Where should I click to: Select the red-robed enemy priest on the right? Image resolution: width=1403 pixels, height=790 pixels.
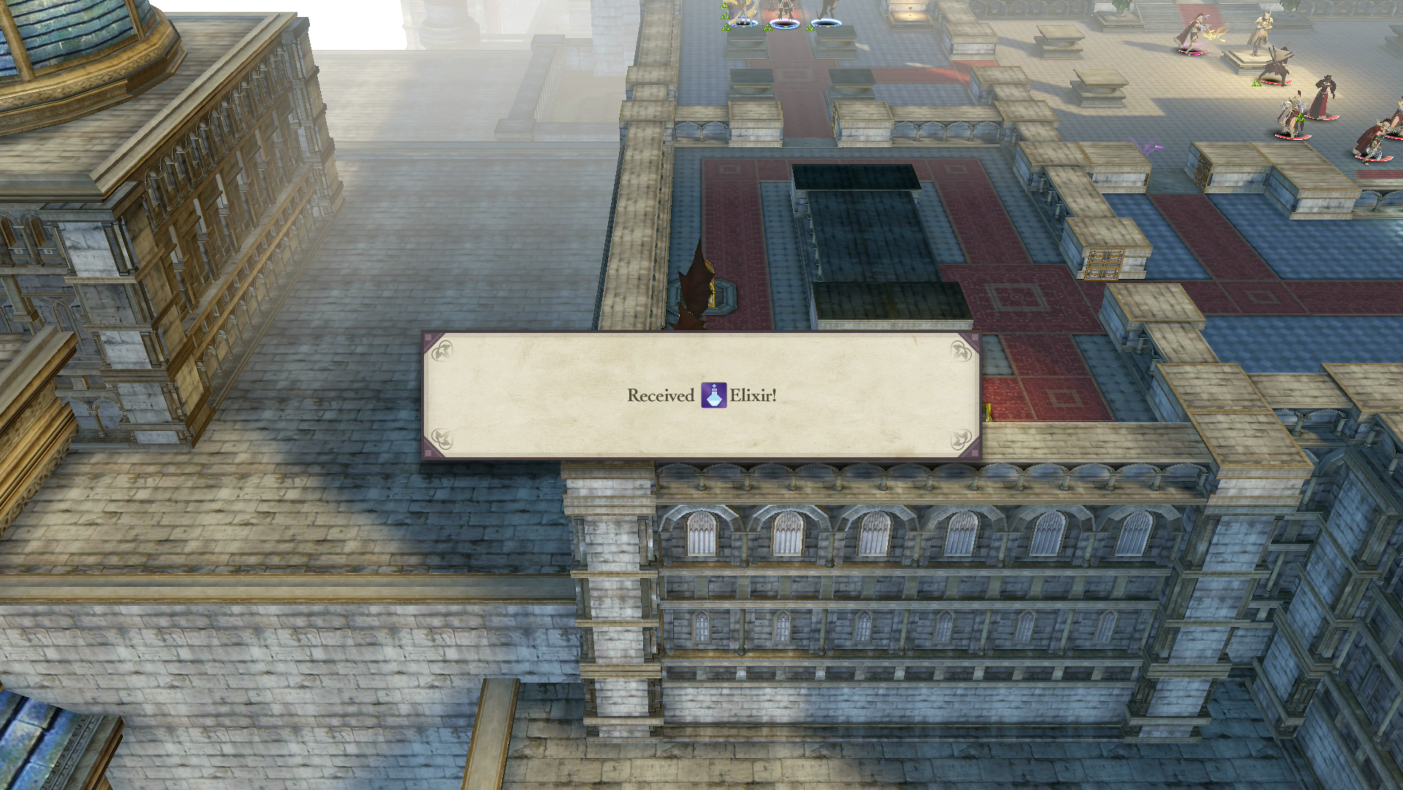1325,95
